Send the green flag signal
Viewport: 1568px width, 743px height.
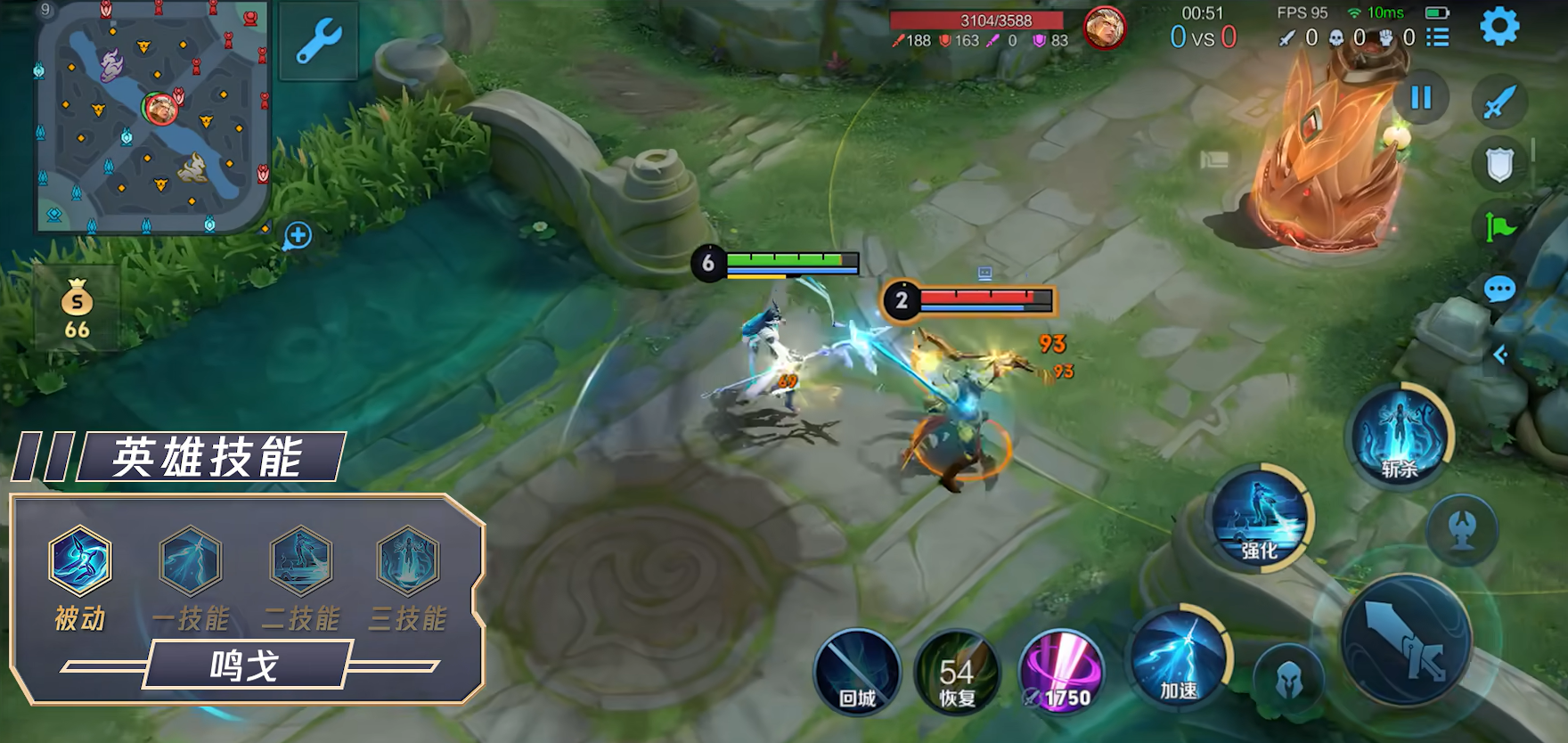pyautogui.click(x=1499, y=227)
